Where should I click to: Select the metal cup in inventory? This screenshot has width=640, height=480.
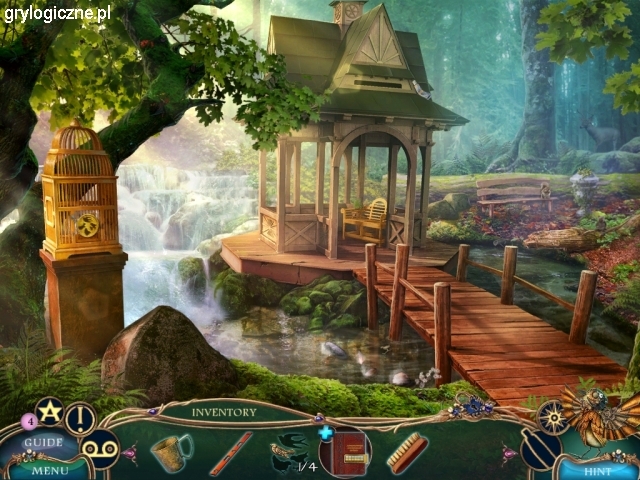click(x=171, y=450)
